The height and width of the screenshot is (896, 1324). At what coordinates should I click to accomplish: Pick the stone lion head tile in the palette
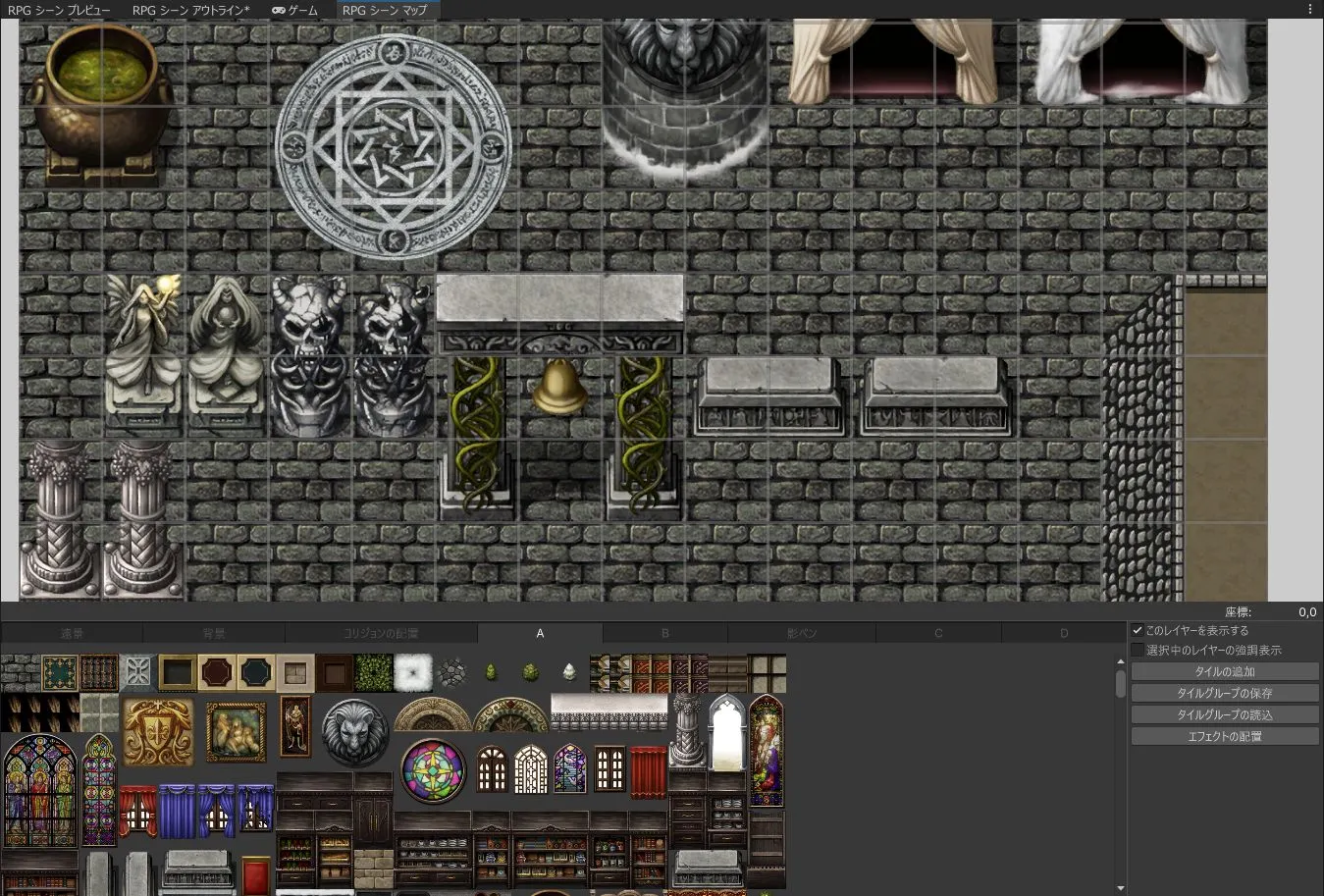click(x=354, y=730)
